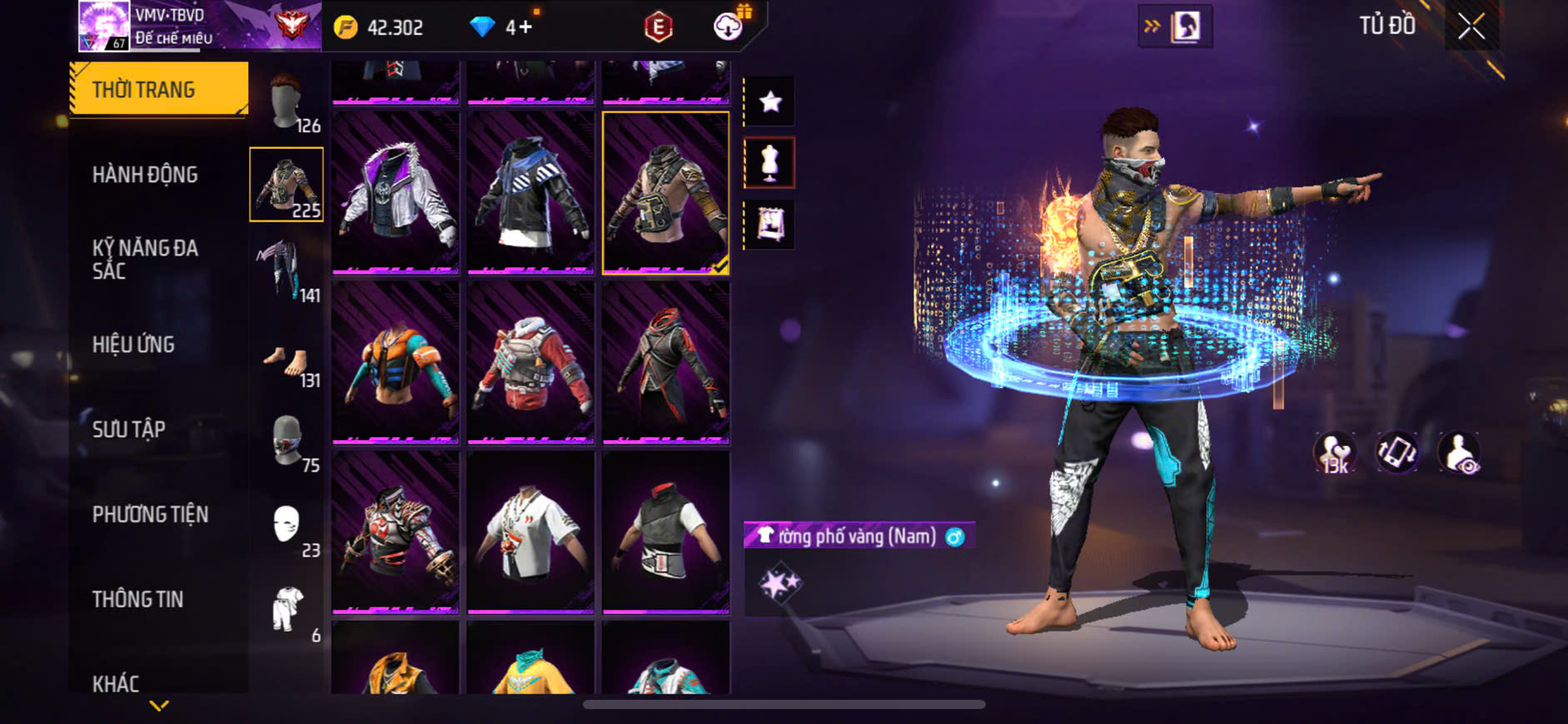Open the Thông Tin tab

point(137,599)
